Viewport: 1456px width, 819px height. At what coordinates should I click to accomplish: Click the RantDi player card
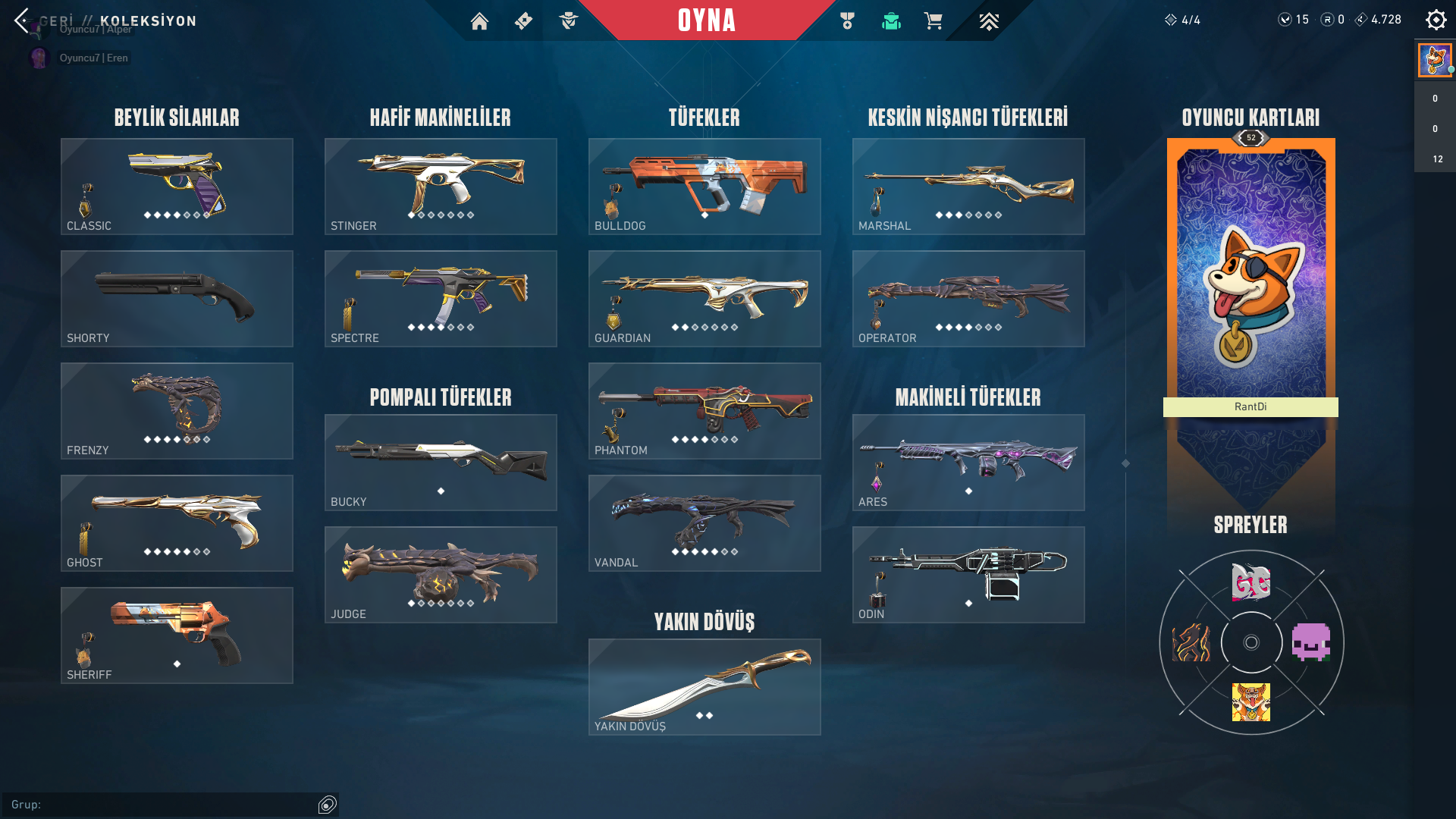(x=1250, y=273)
